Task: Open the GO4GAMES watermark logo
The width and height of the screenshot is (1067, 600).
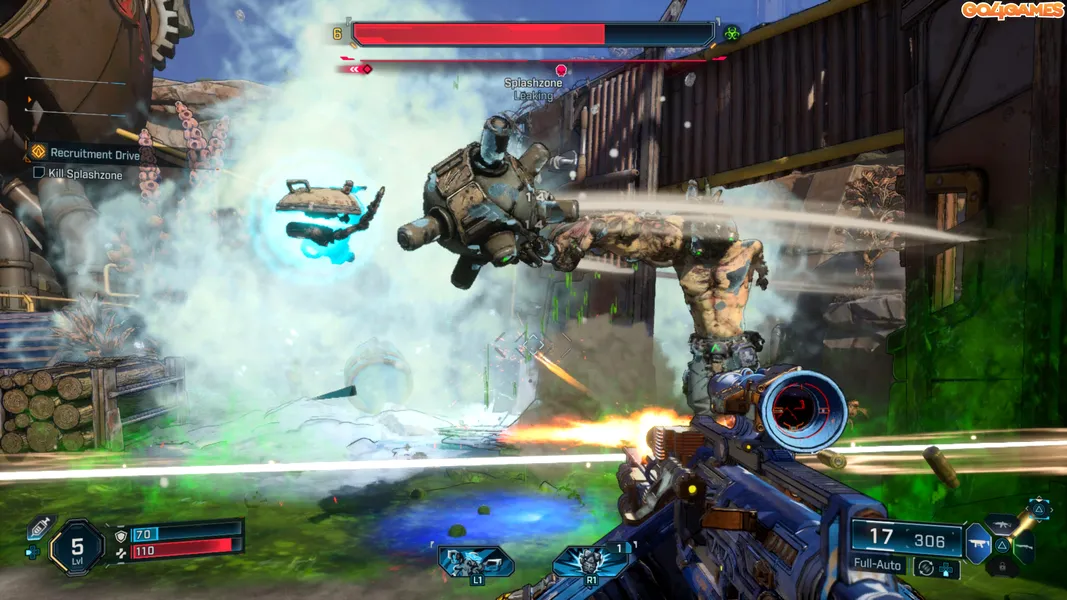Action: 1011,10
